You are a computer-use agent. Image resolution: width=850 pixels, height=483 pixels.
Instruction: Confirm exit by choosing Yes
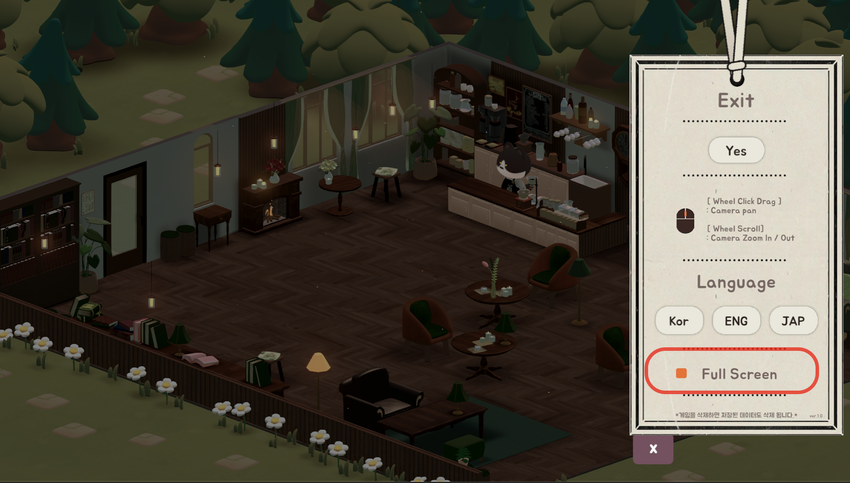coord(736,151)
